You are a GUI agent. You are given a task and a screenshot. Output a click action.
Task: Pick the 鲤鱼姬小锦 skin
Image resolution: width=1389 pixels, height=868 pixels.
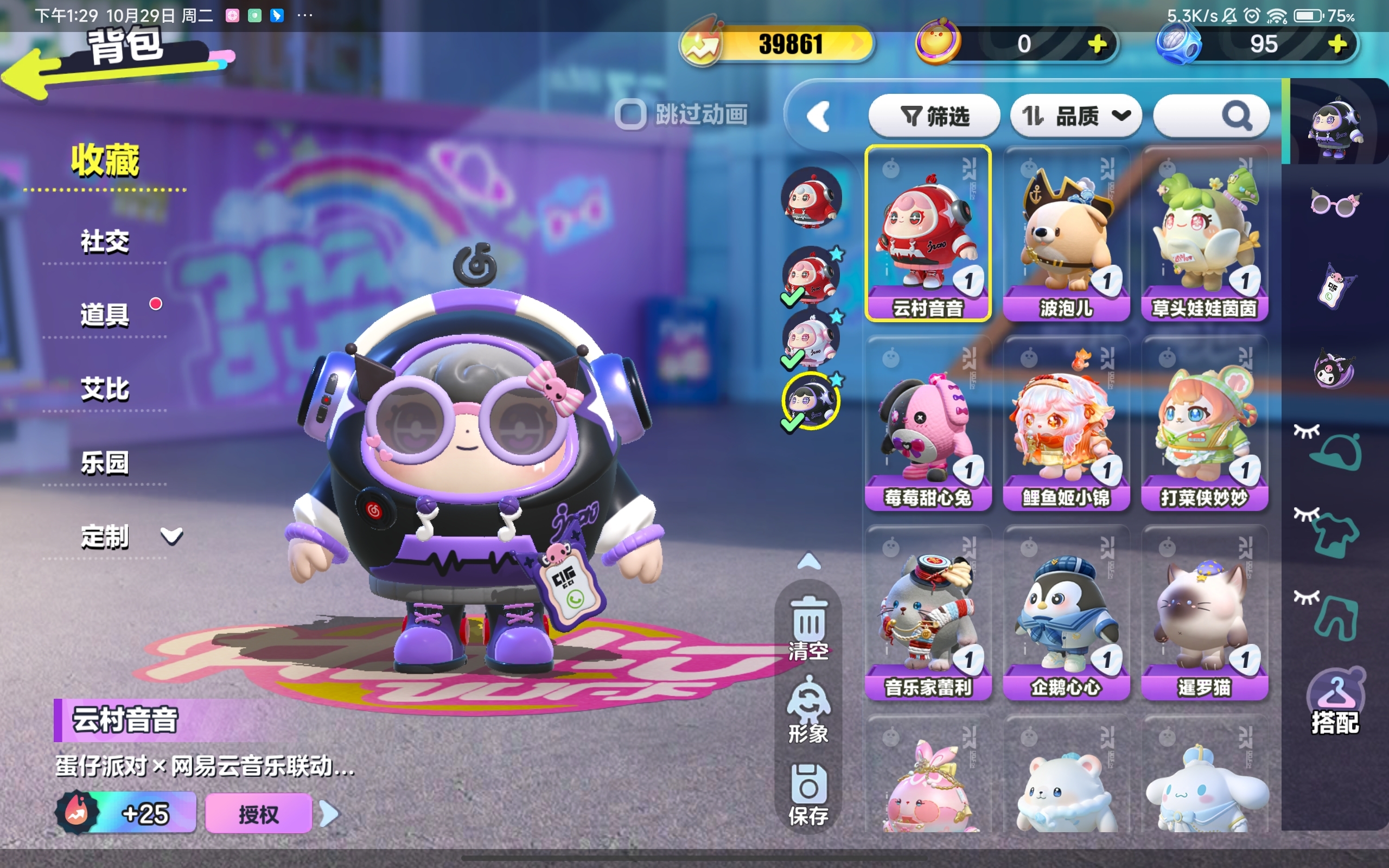(1066, 423)
